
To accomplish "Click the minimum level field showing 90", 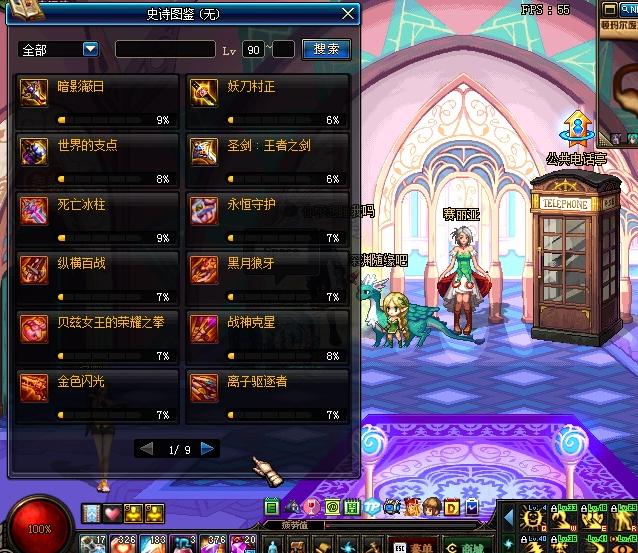I will 254,48.
